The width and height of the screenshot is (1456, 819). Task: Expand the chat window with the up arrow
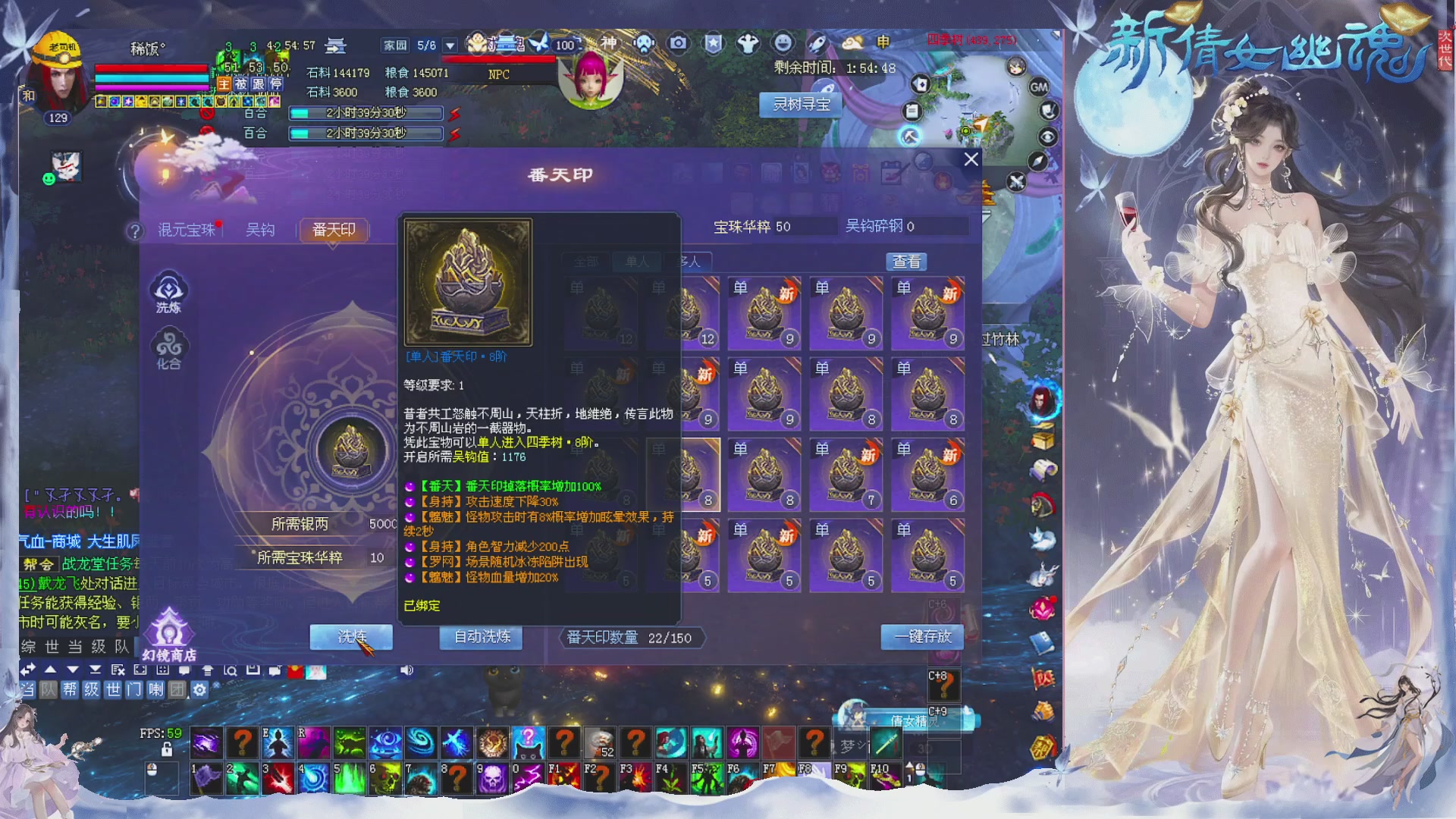50,670
